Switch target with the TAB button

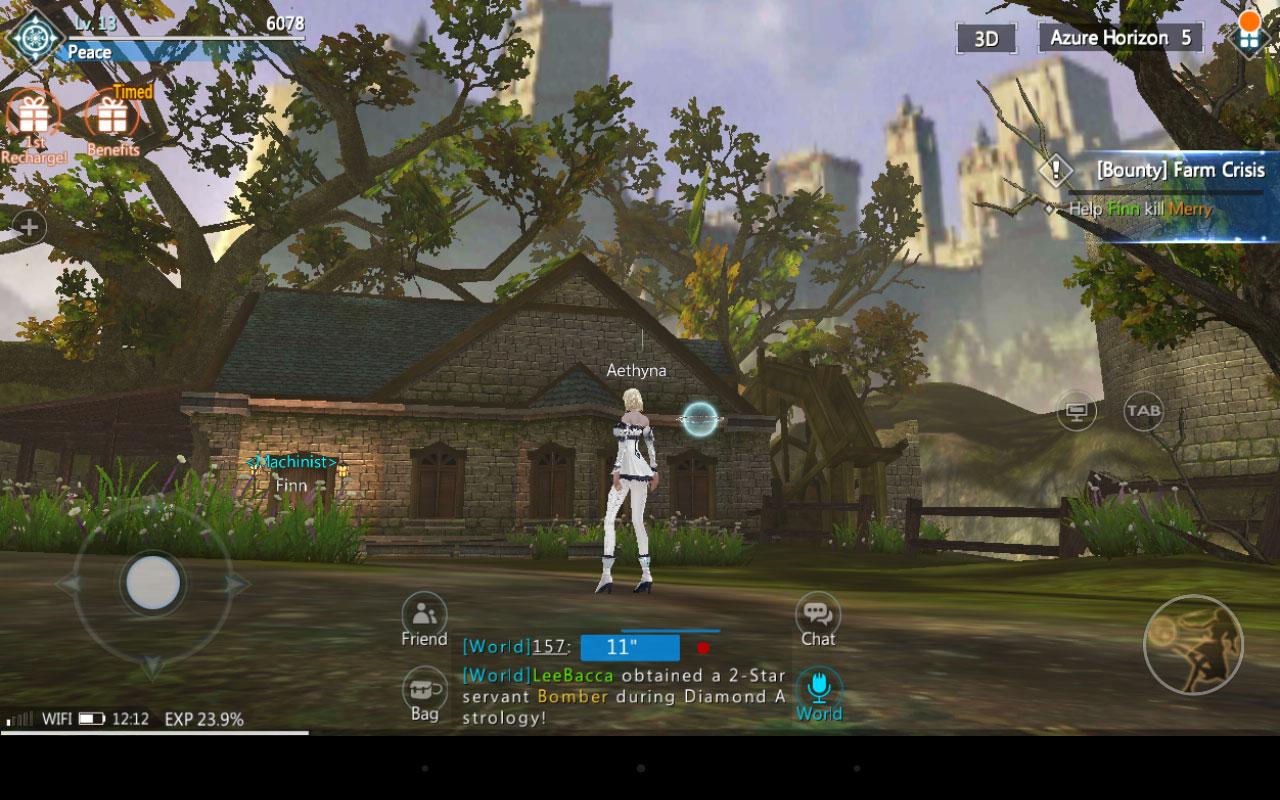pos(1144,410)
